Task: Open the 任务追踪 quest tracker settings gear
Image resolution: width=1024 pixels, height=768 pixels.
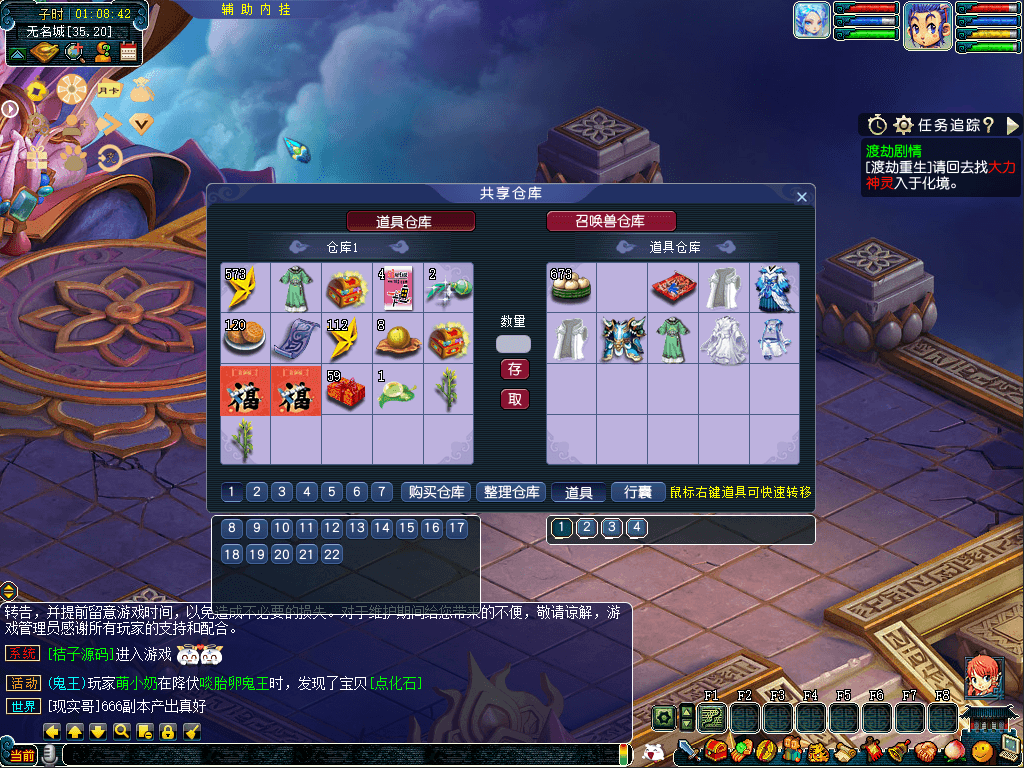Action: click(903, 125)
